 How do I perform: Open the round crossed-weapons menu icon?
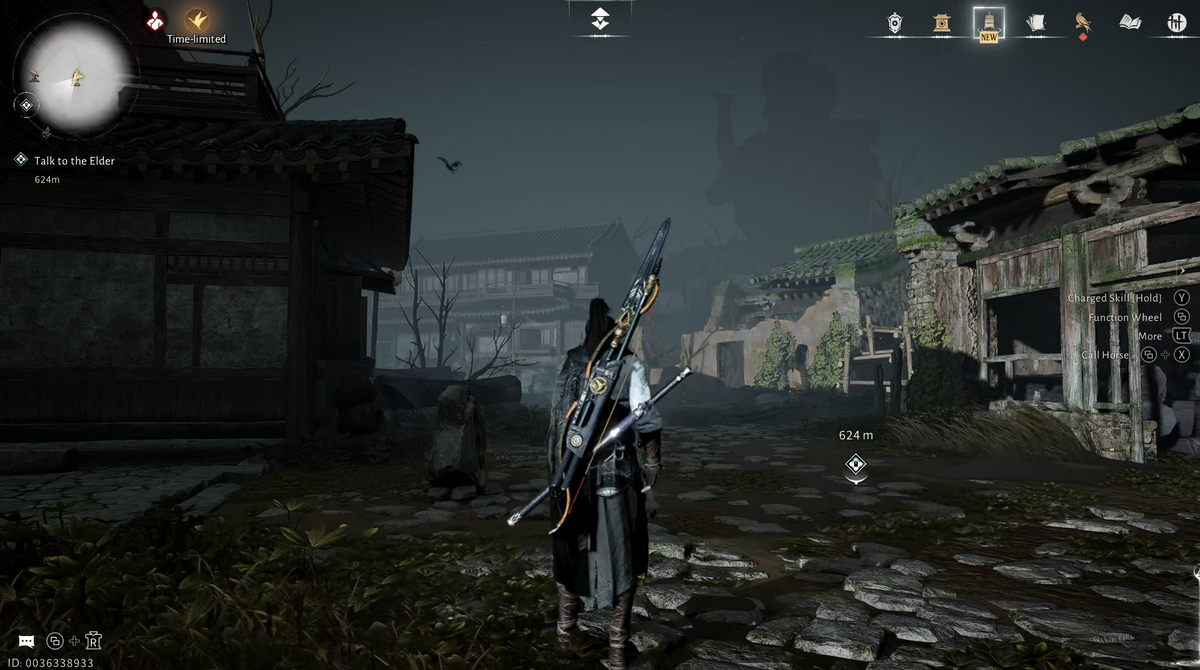pos(1177,22)
